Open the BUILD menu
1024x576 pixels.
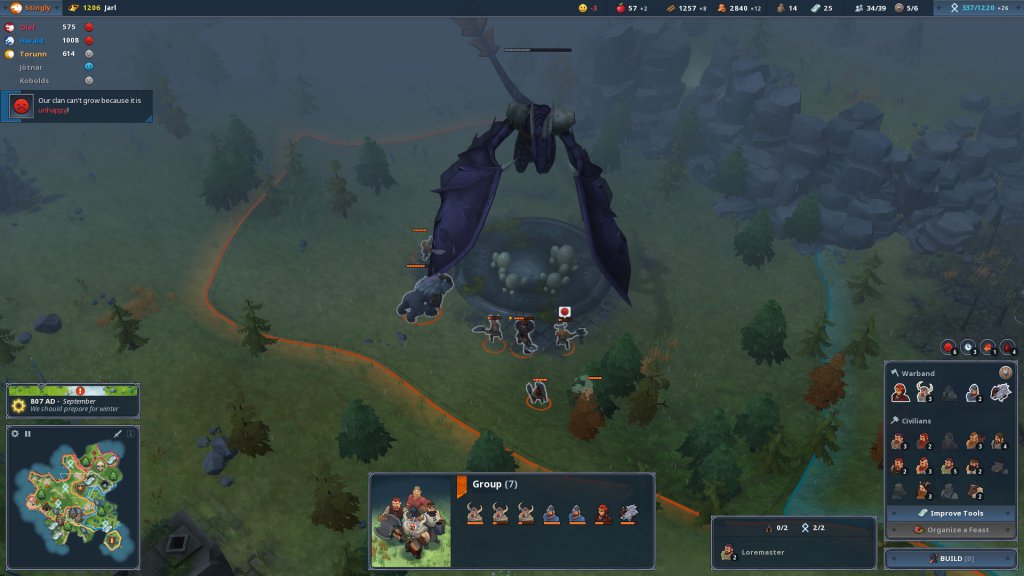[x=949, y=558]
